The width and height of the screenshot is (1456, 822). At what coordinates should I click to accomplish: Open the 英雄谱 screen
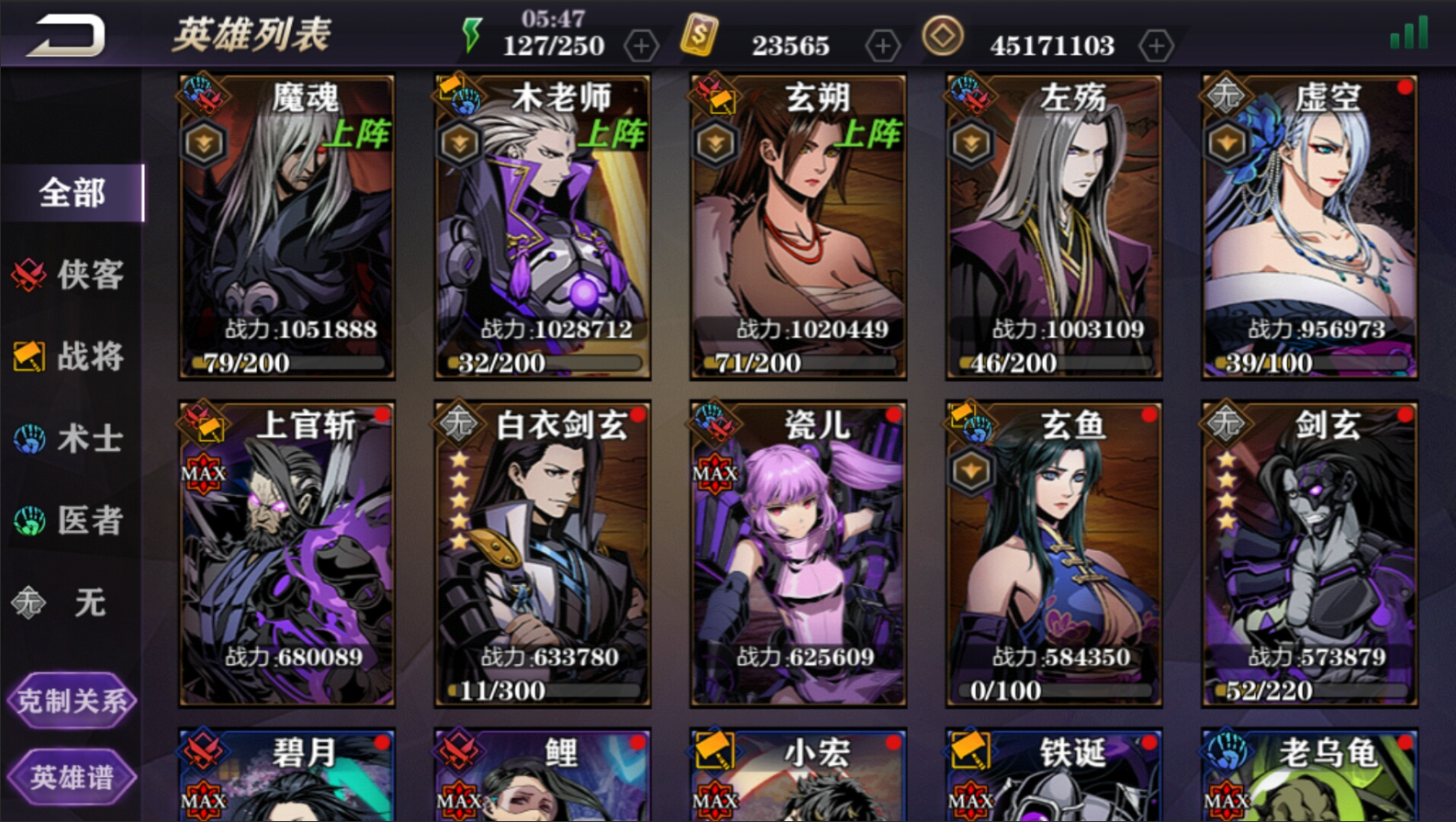click(72, 776)
